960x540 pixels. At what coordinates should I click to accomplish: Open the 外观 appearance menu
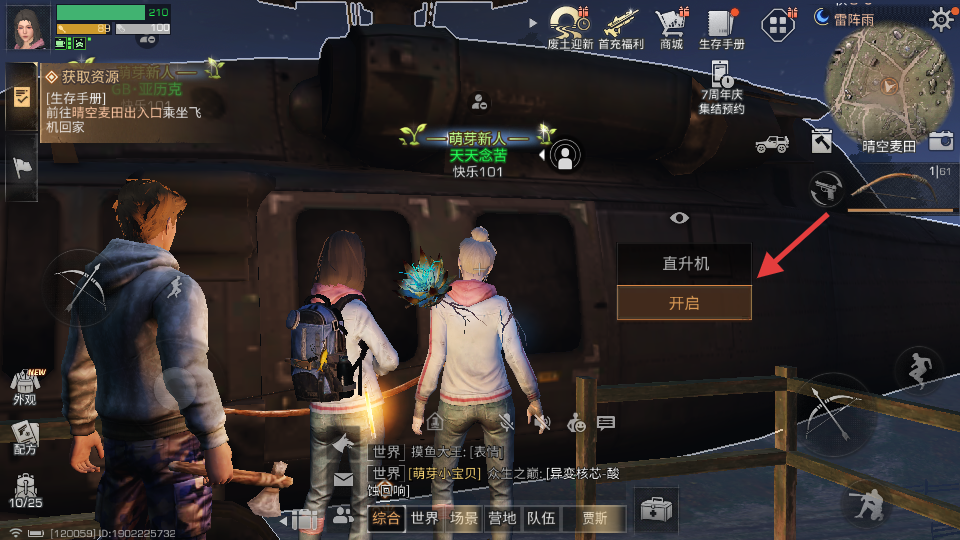click(x=25, y=385)
